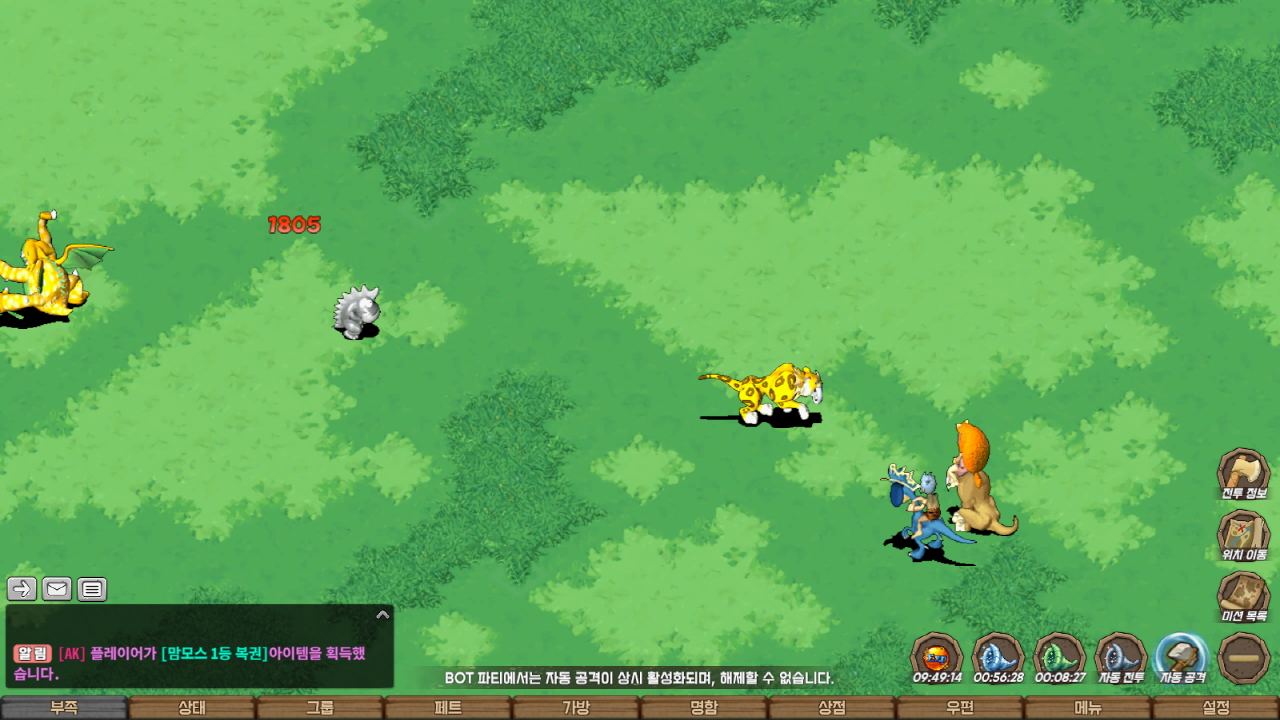
Task: Click the envelope icon above chat
Action: (57, 589)
